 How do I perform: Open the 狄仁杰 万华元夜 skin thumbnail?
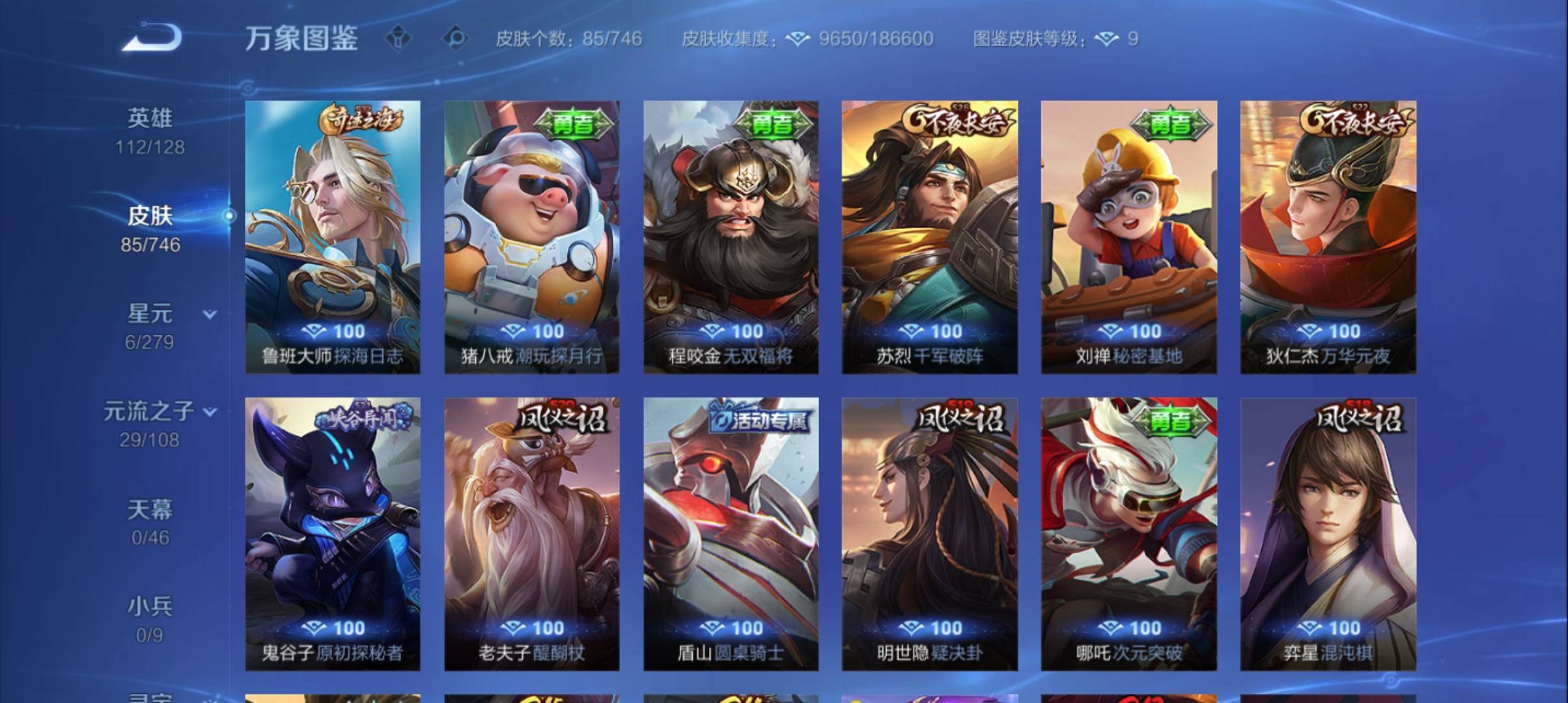pos(1328,241)
